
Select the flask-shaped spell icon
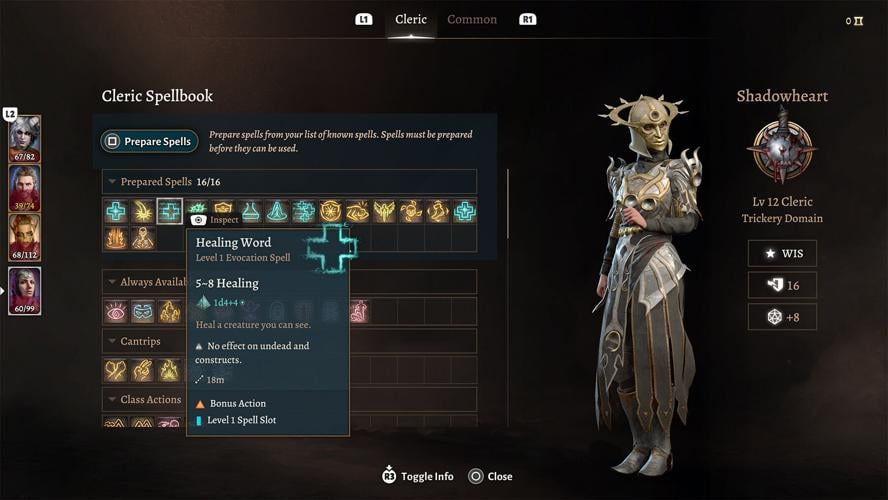[251, 211]
